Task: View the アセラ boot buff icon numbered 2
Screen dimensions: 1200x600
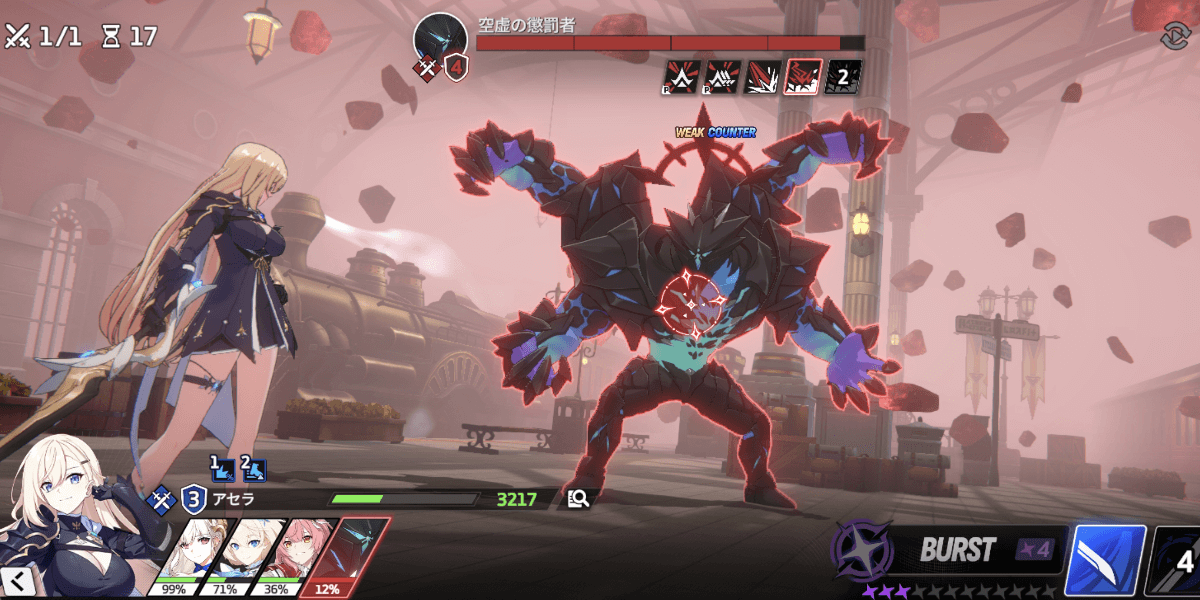Action: point(252,467)
